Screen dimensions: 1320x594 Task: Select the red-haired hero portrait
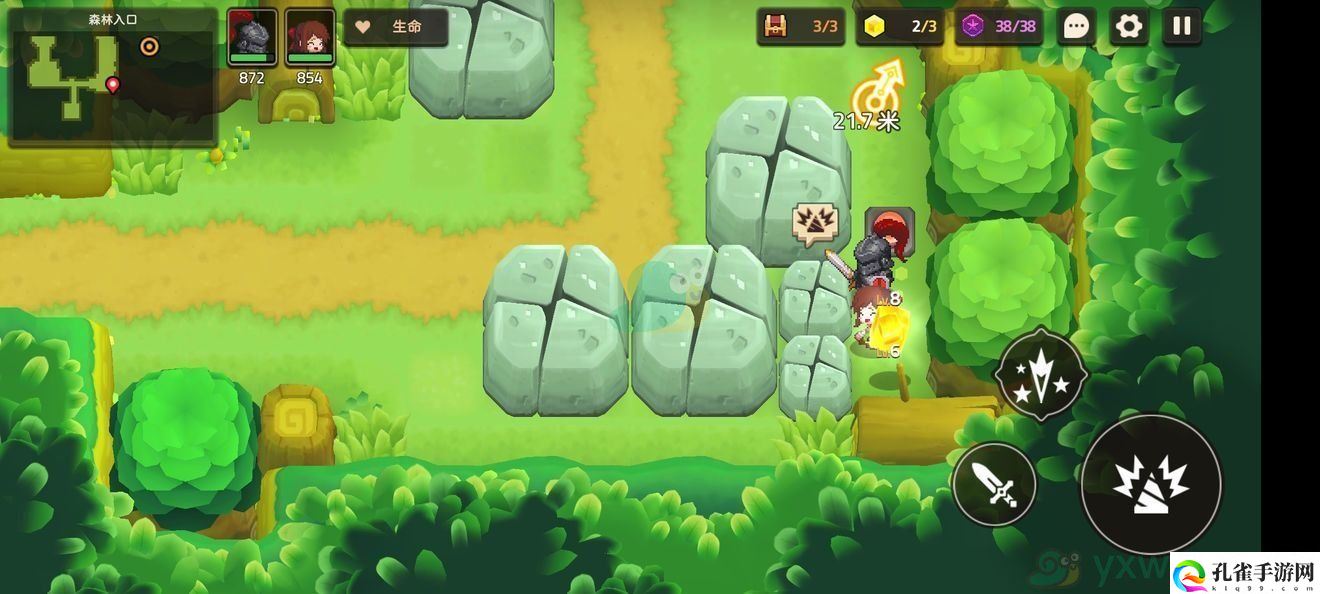(310, 38)
